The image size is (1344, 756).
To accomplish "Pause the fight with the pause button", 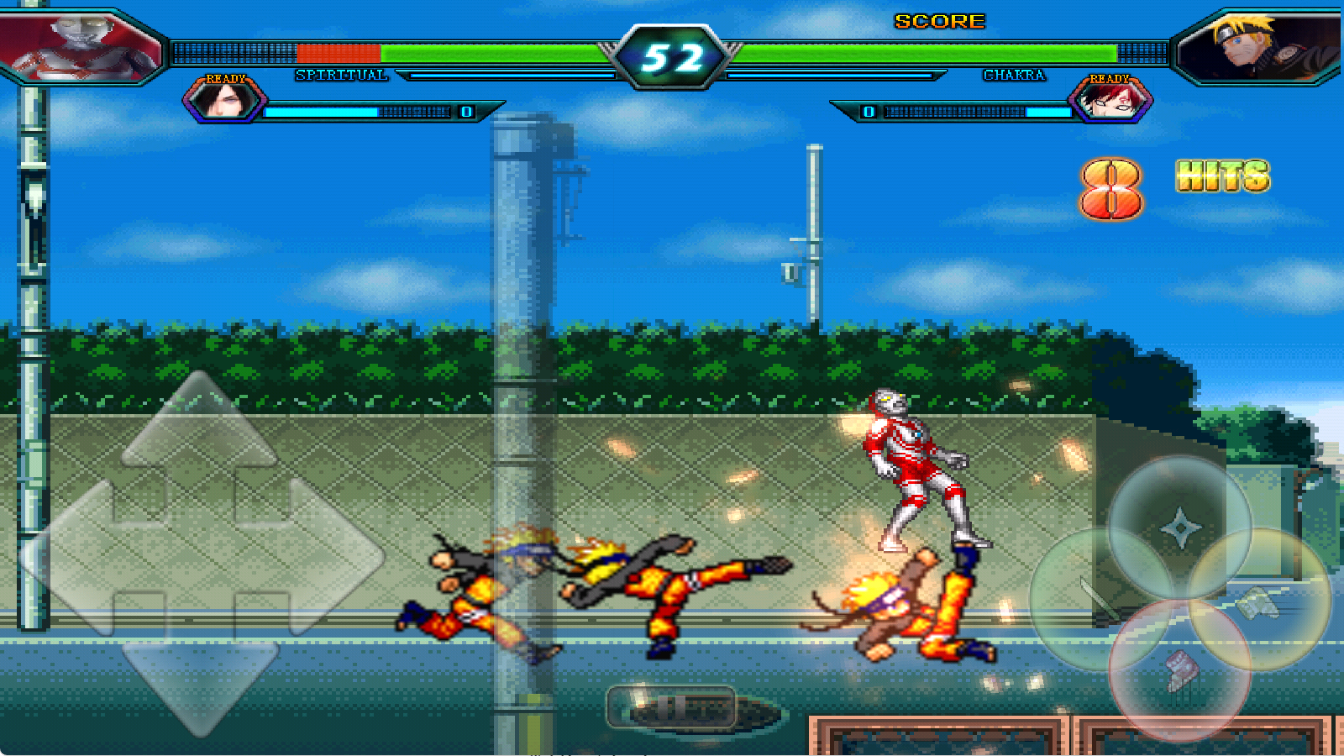I will 671,708.
